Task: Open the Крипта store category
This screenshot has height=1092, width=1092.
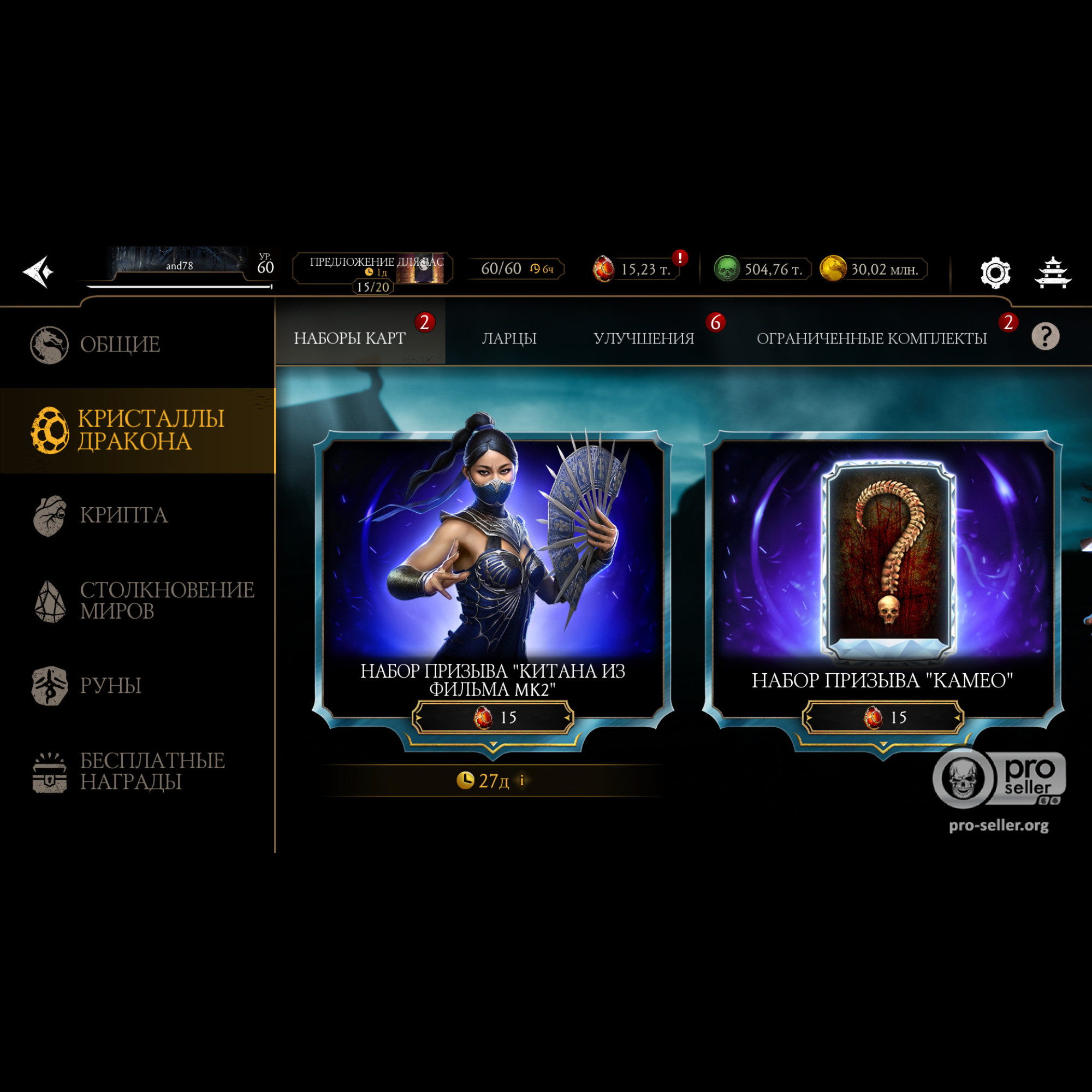Action: click(x=123, y=515)
